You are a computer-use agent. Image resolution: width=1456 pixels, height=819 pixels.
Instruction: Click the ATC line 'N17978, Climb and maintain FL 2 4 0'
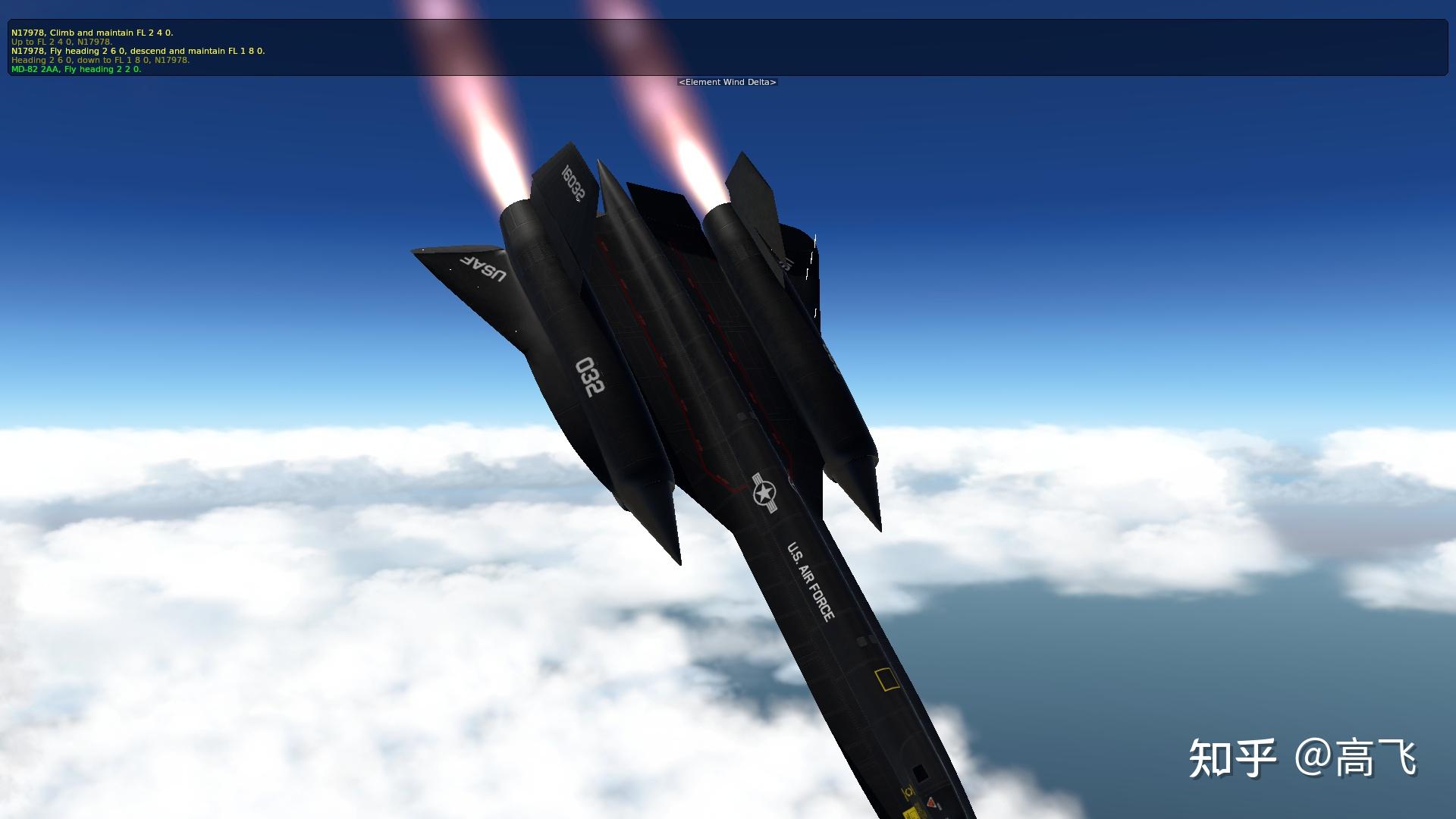point(91,33)
